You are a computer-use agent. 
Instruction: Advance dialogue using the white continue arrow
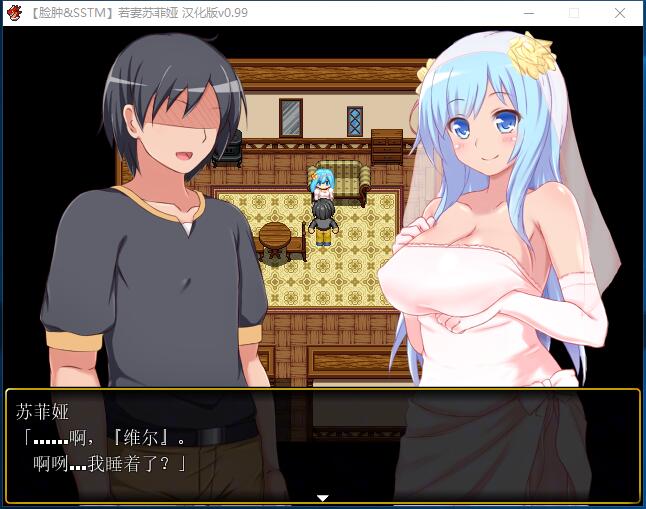click(322, 497)
